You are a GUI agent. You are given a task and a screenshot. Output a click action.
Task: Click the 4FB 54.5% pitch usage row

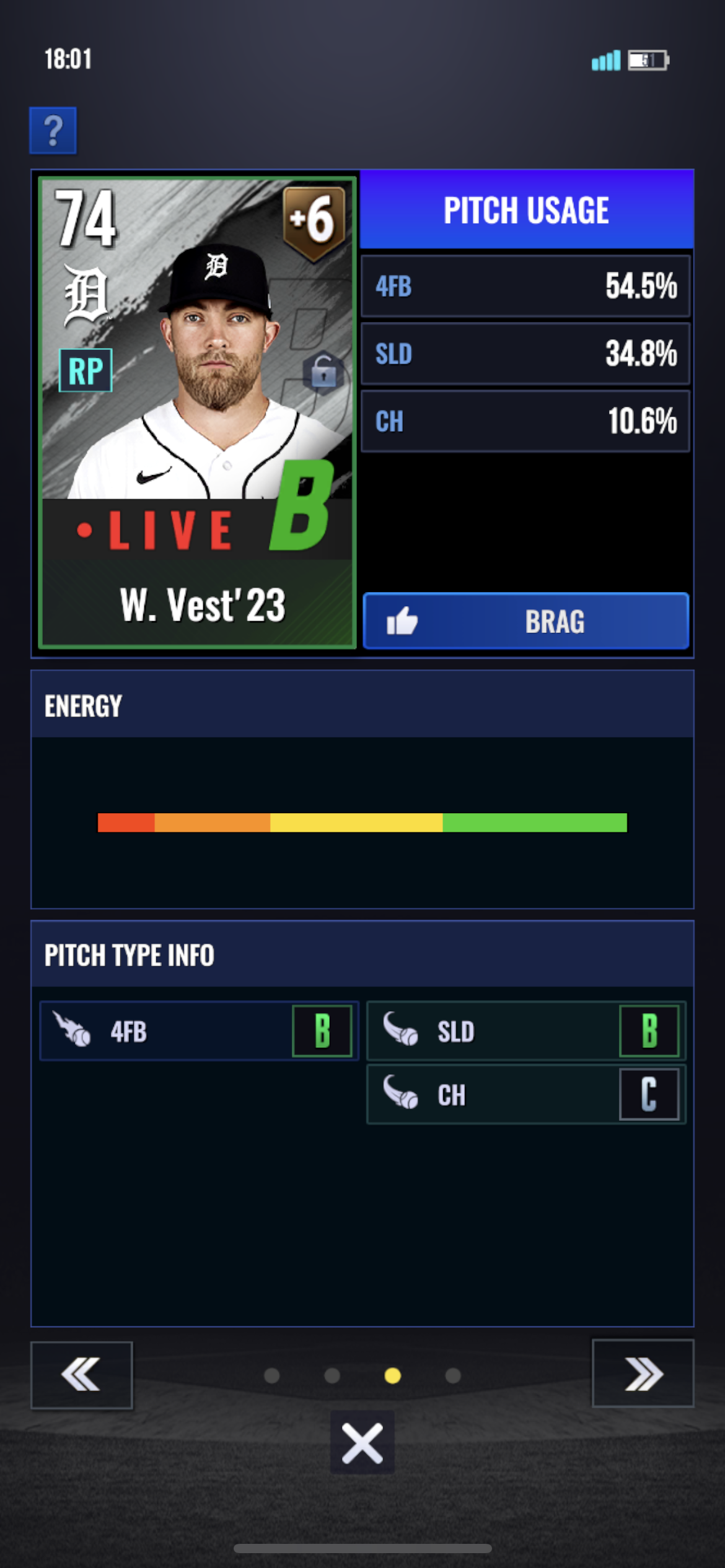click(x=525, y=286)
